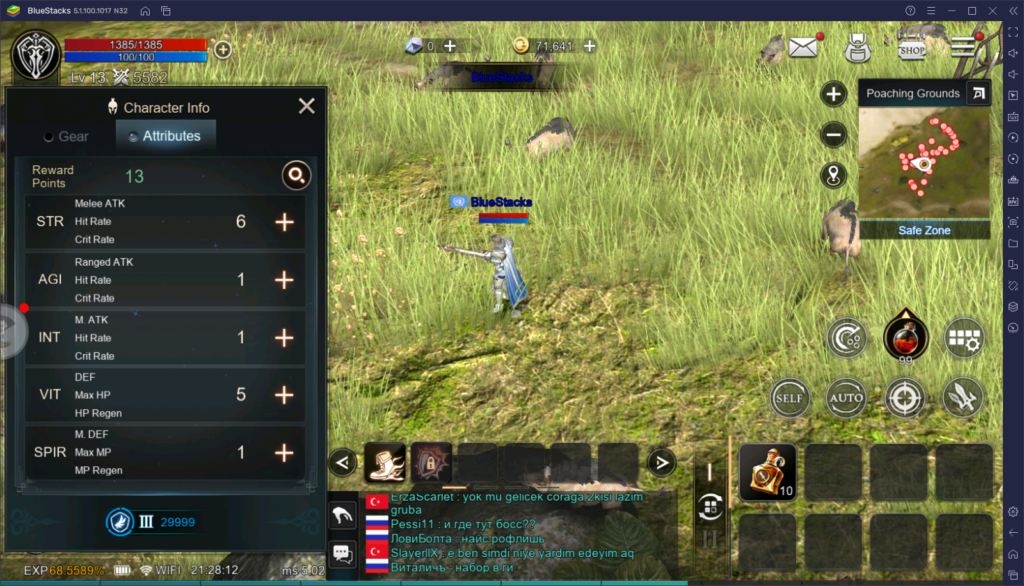Use the red health potion
Viewport: 1024px width, 586px height.
coord(905,338)
